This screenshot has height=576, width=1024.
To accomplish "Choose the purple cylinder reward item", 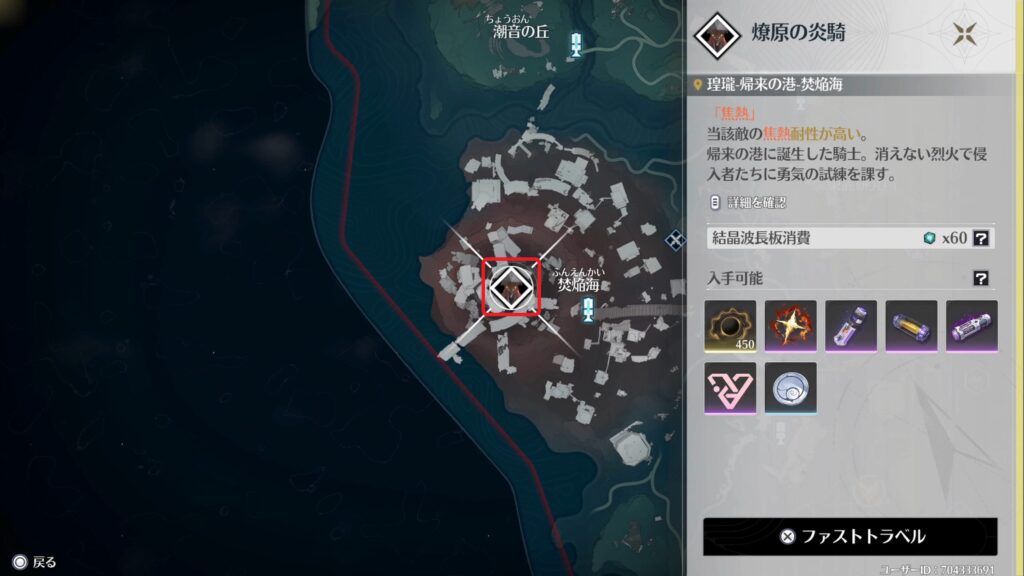I will [971, 326].
